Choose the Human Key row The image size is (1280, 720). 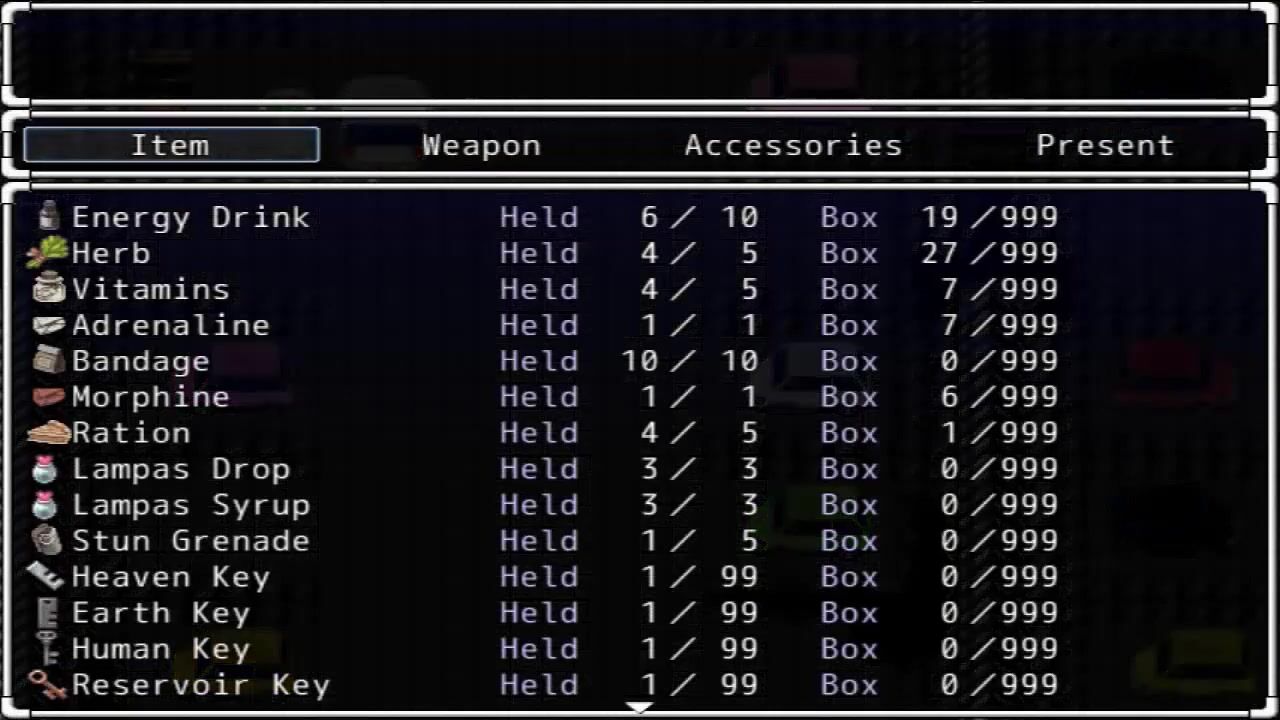(160, 649)
